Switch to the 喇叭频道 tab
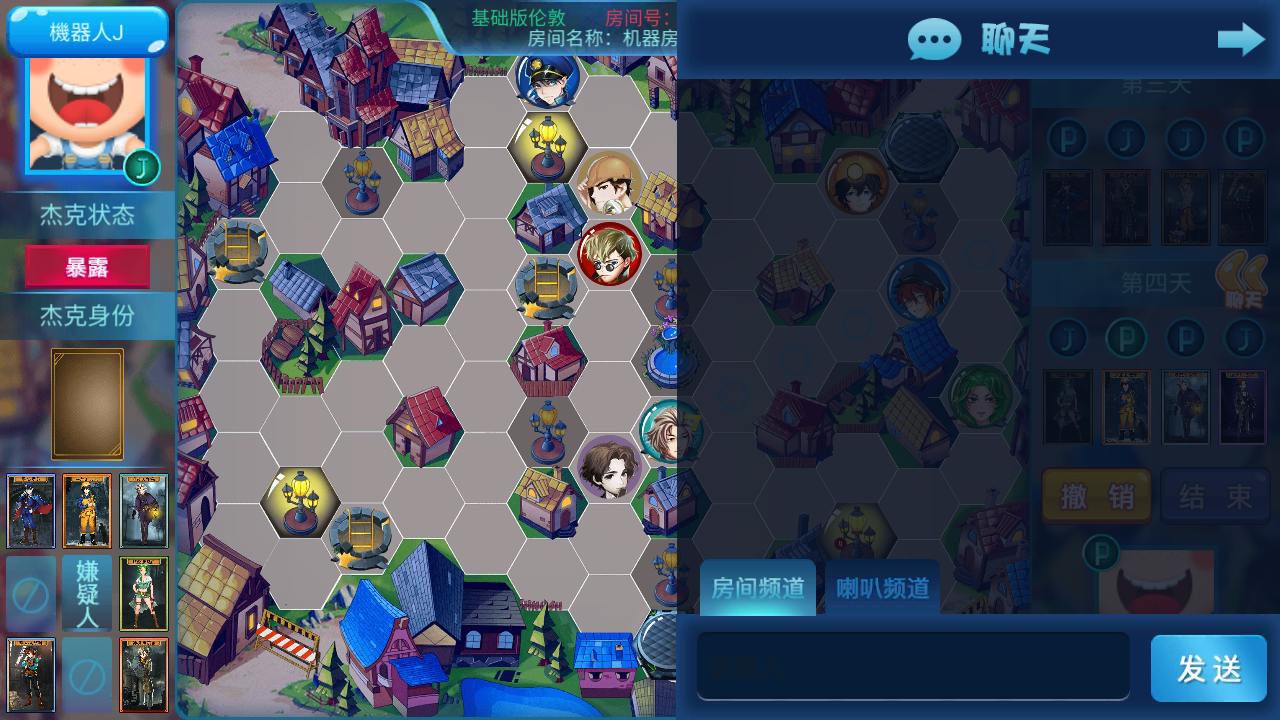 880,589
